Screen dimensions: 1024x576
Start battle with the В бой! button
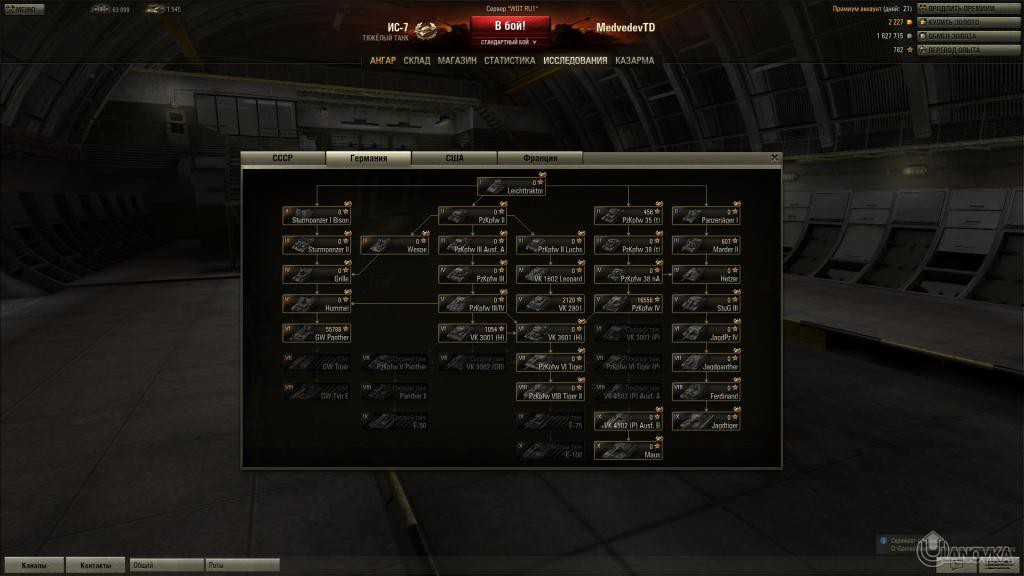(510, 25)
